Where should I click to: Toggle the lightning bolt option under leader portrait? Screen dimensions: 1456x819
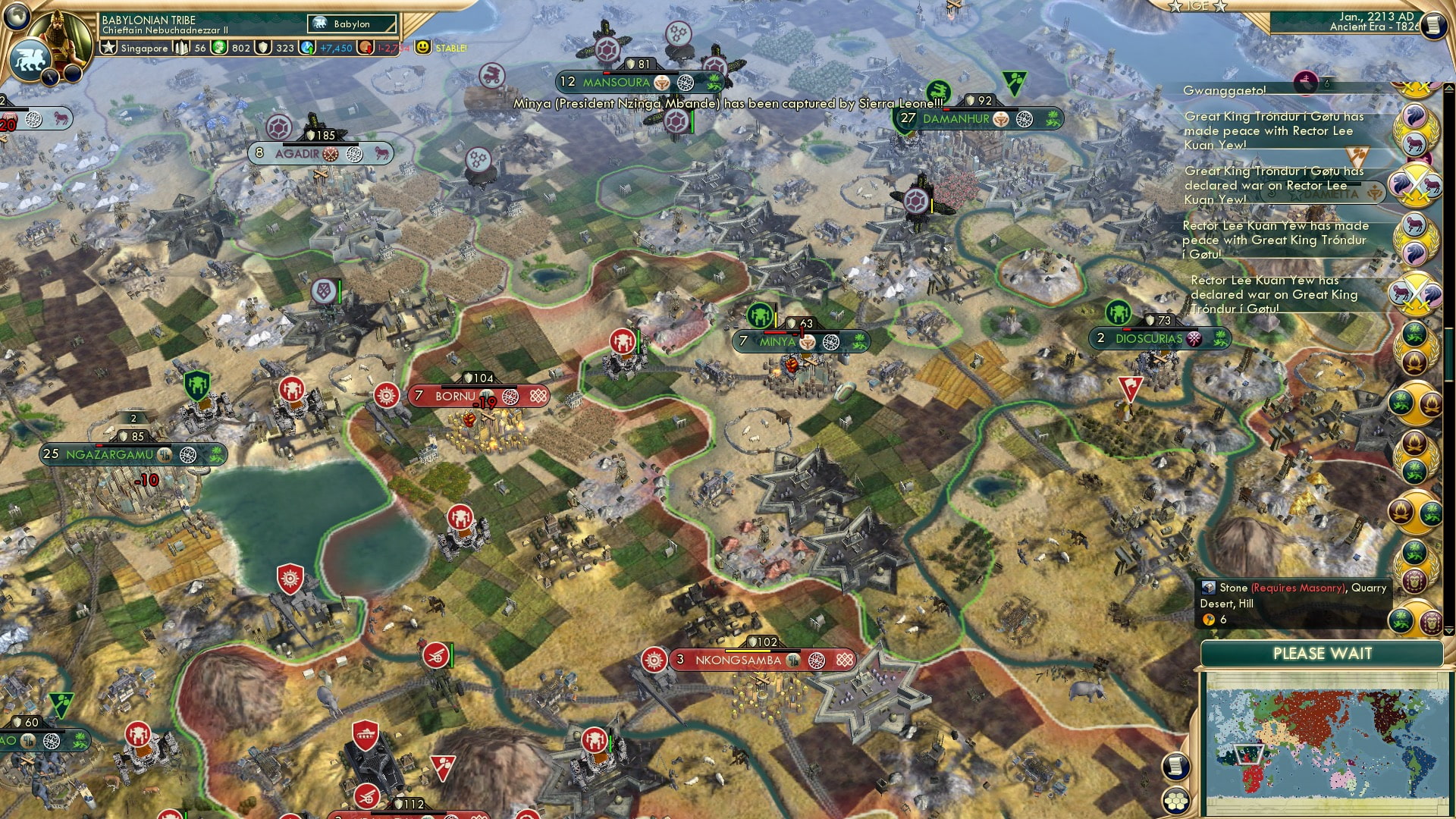coord(49,76)
